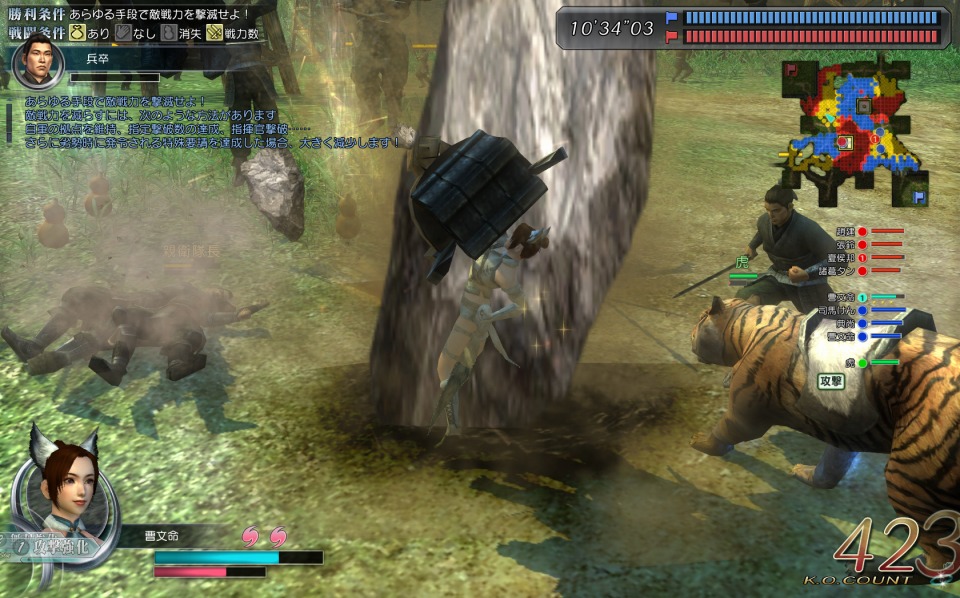Click the crossed swords 戦力数 icon
Viewport: 960px width, 598px height.
coord(214,33)
